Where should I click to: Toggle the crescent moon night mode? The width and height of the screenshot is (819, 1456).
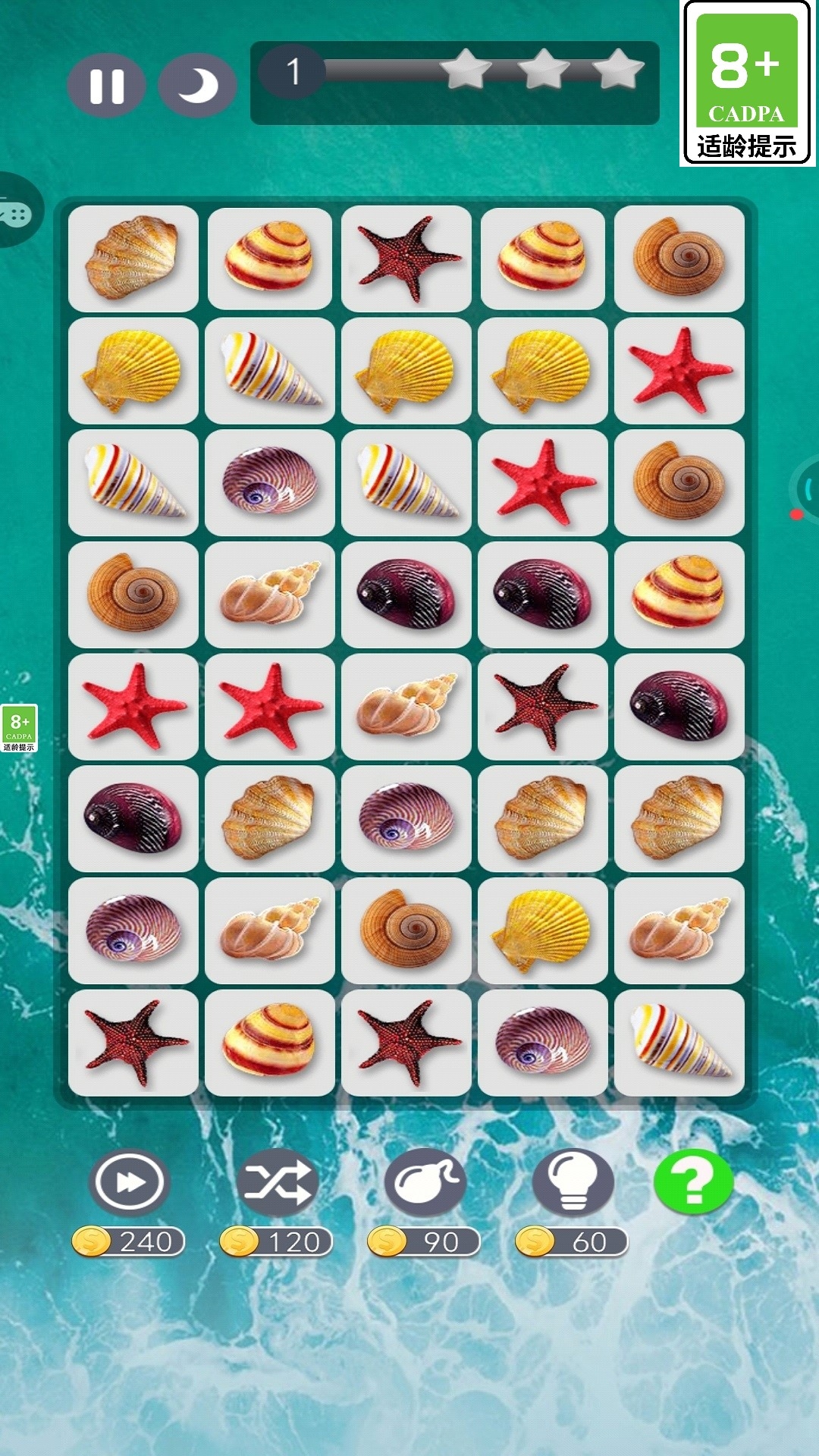[197, 86]
